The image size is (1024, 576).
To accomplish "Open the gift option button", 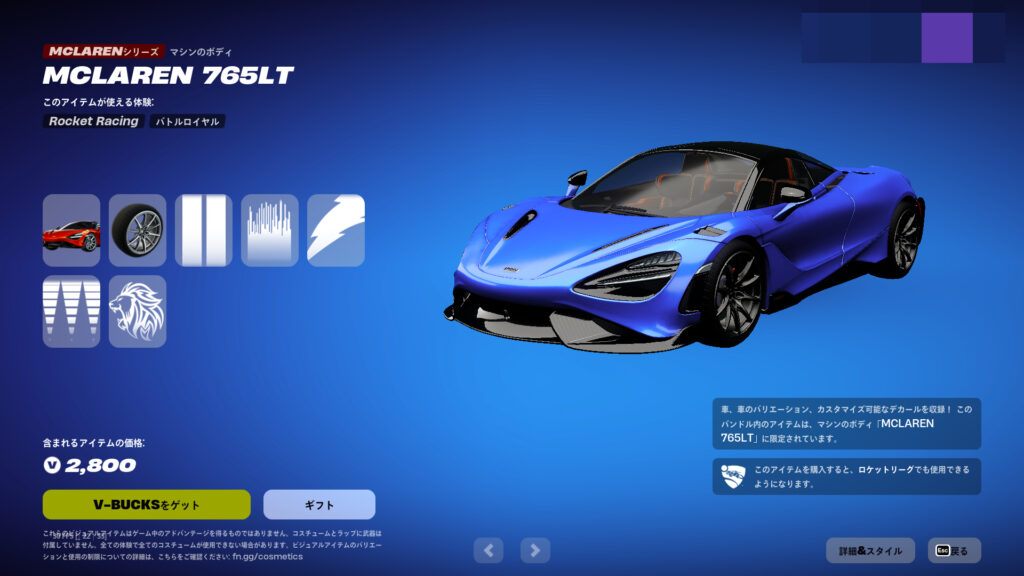I will 319,504.
